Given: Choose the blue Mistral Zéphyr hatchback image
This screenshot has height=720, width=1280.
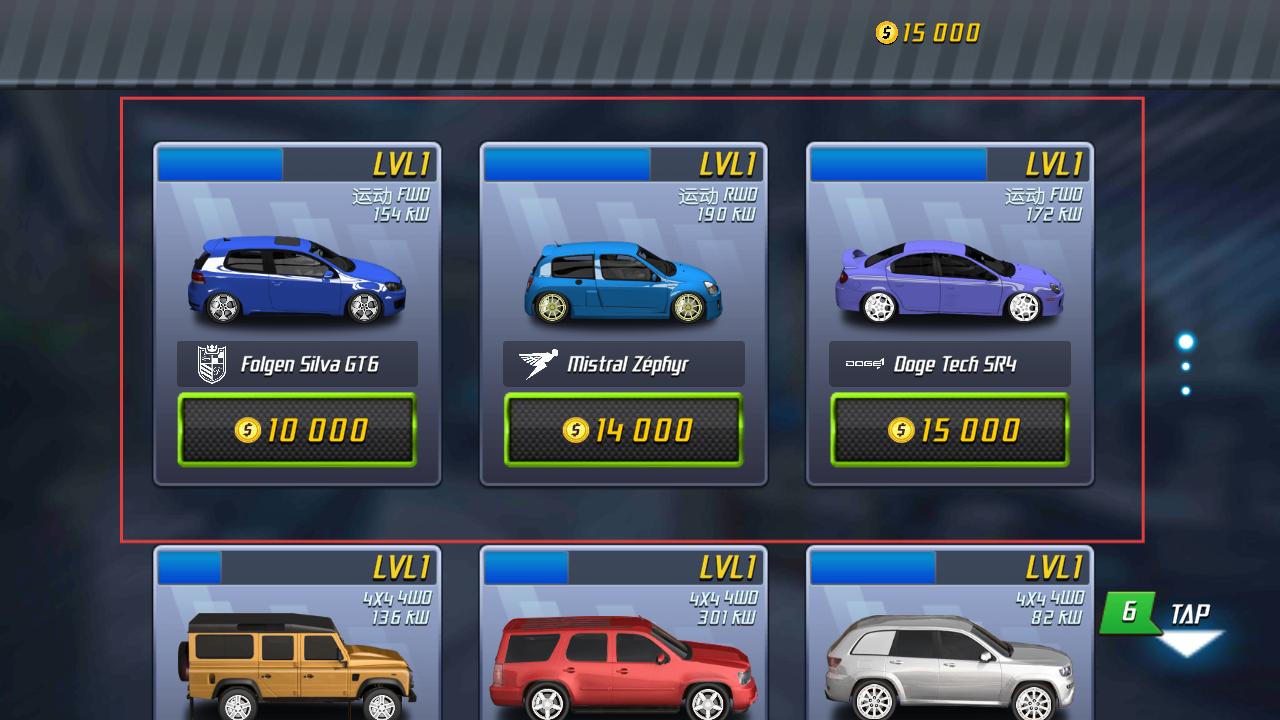Looking at the screenshot, I should coord(623,282).
